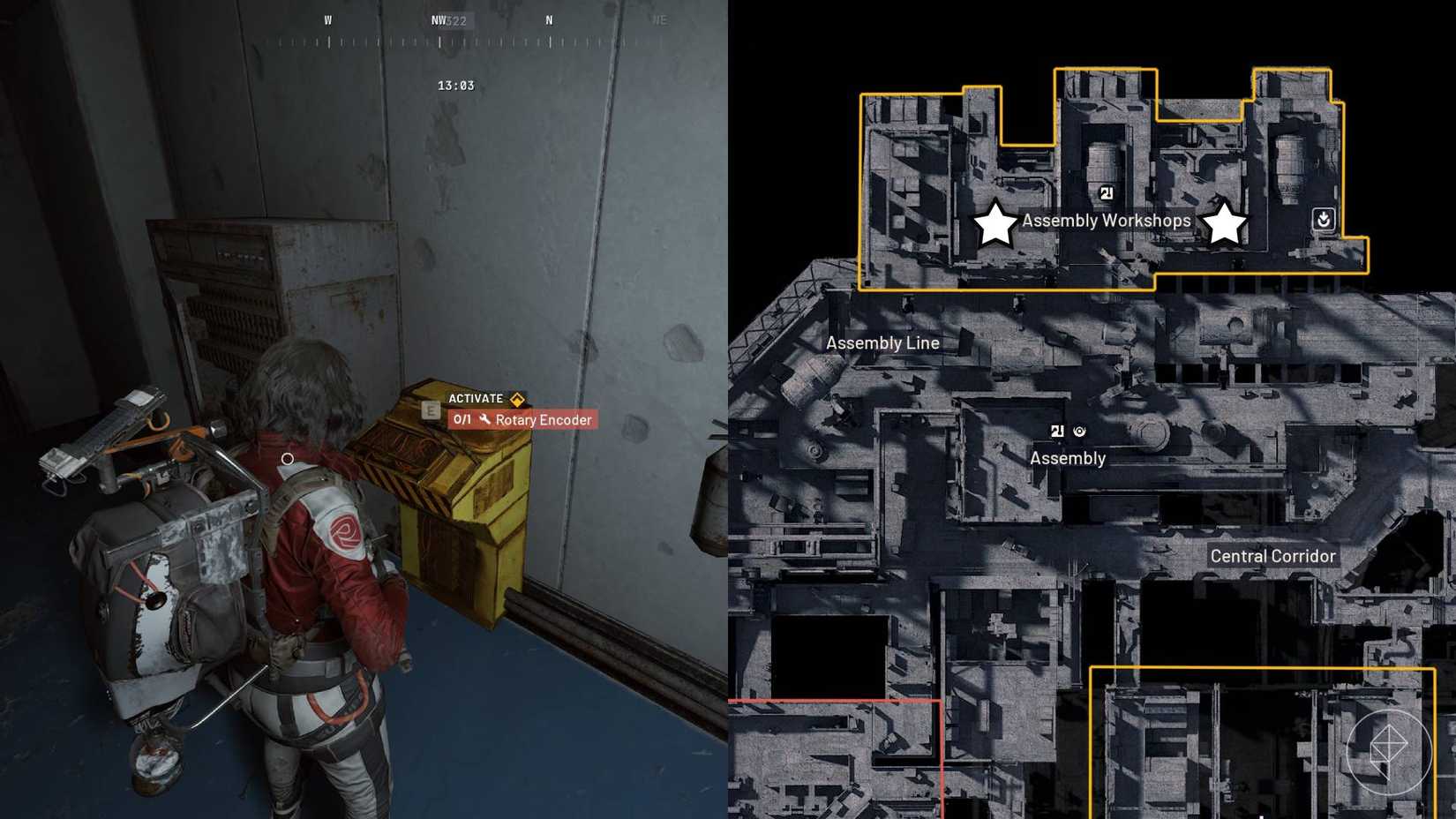The image size is (1456, 819).
Task: Click the eye icon beside the Assembly marker
Action: pos(1081,432)
